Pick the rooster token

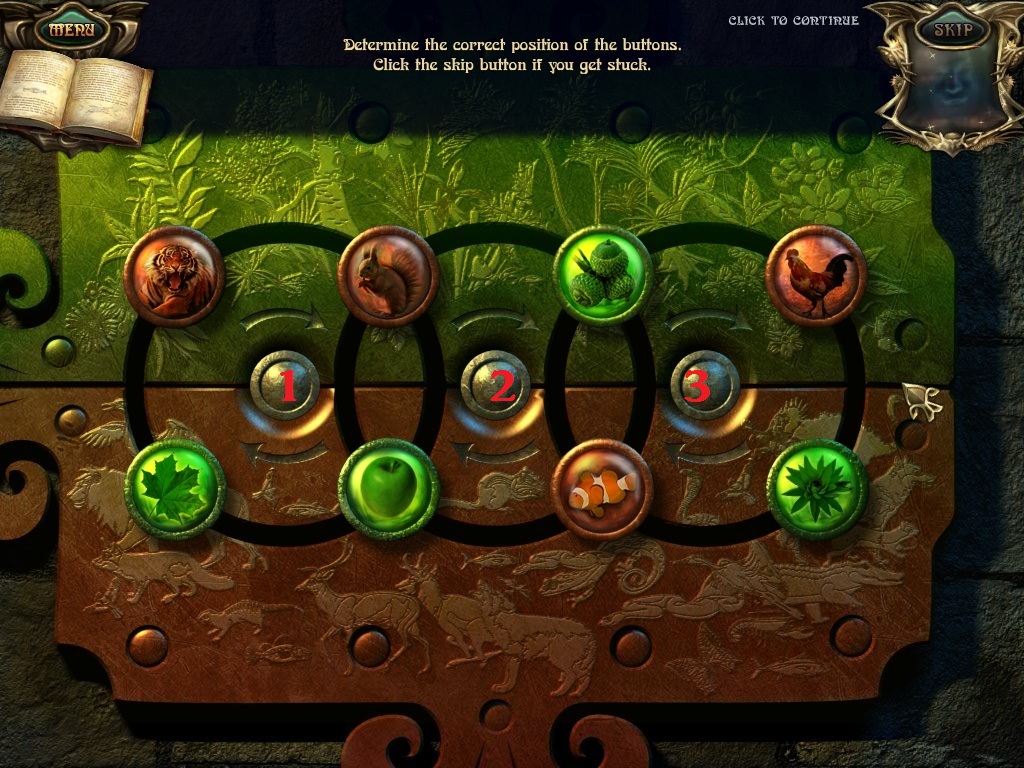click(x=816, y=276)
